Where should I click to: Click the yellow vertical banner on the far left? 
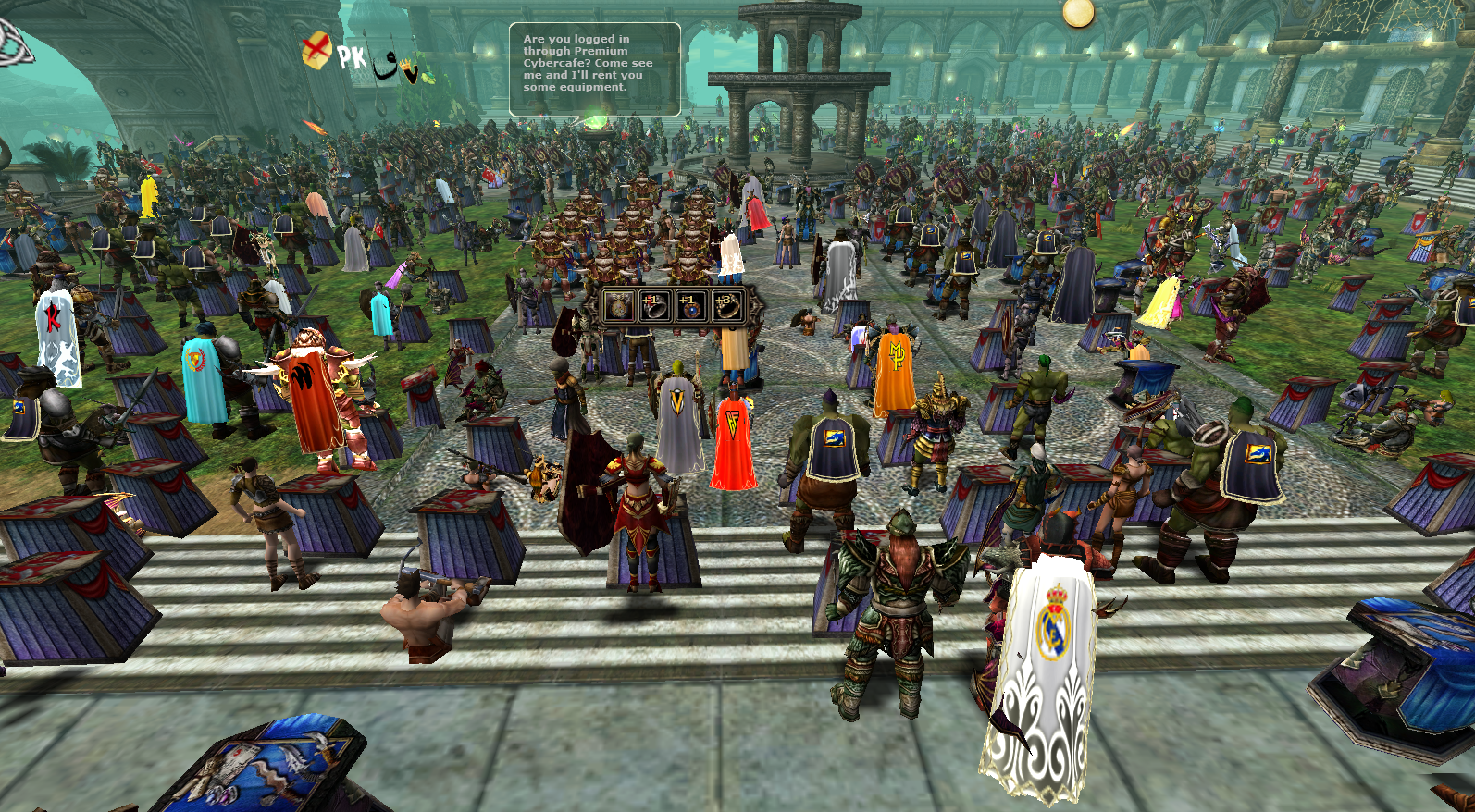tap(150, 199)
